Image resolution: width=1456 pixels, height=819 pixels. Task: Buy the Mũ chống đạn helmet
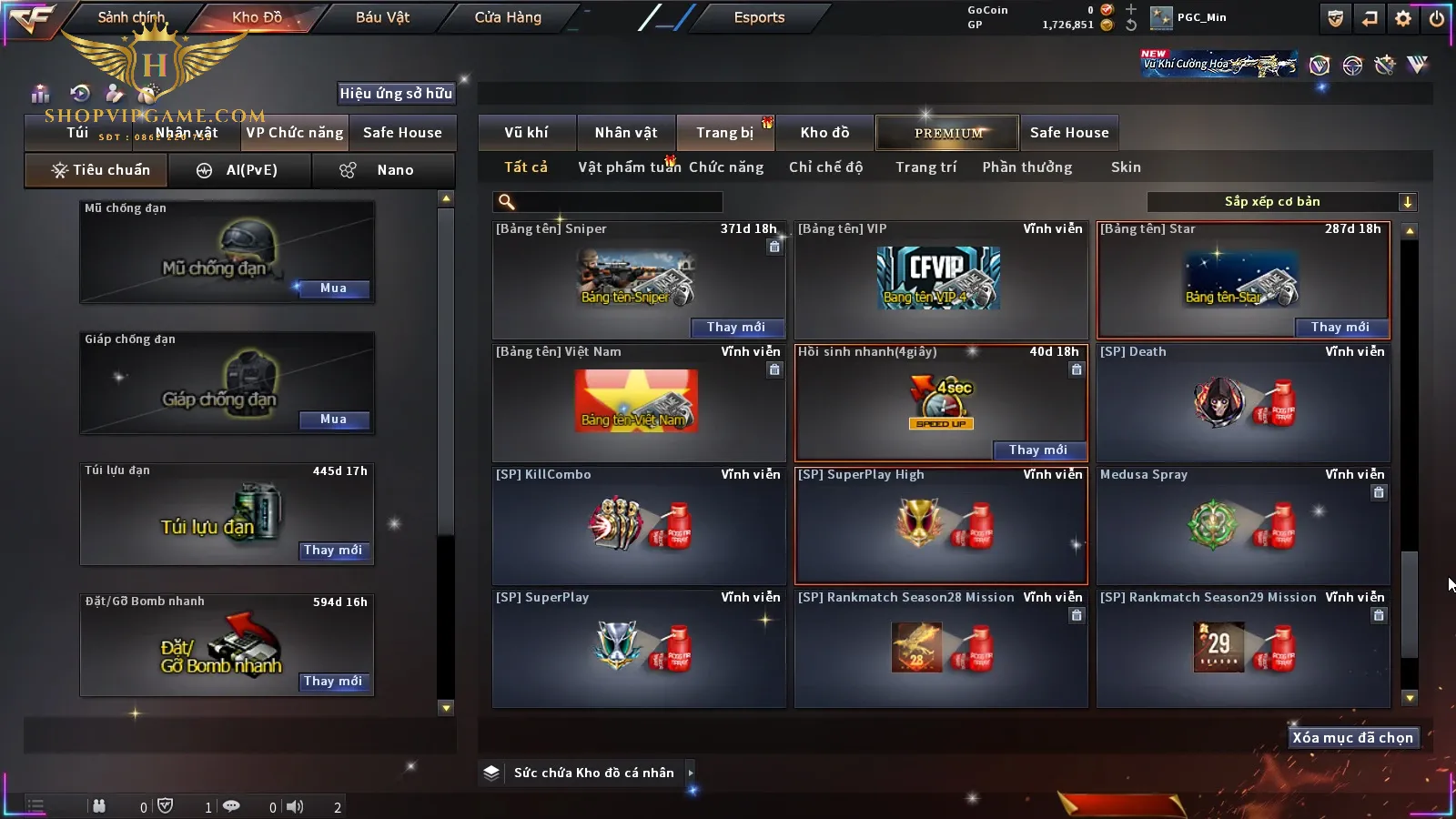click(x=333, y=288)
